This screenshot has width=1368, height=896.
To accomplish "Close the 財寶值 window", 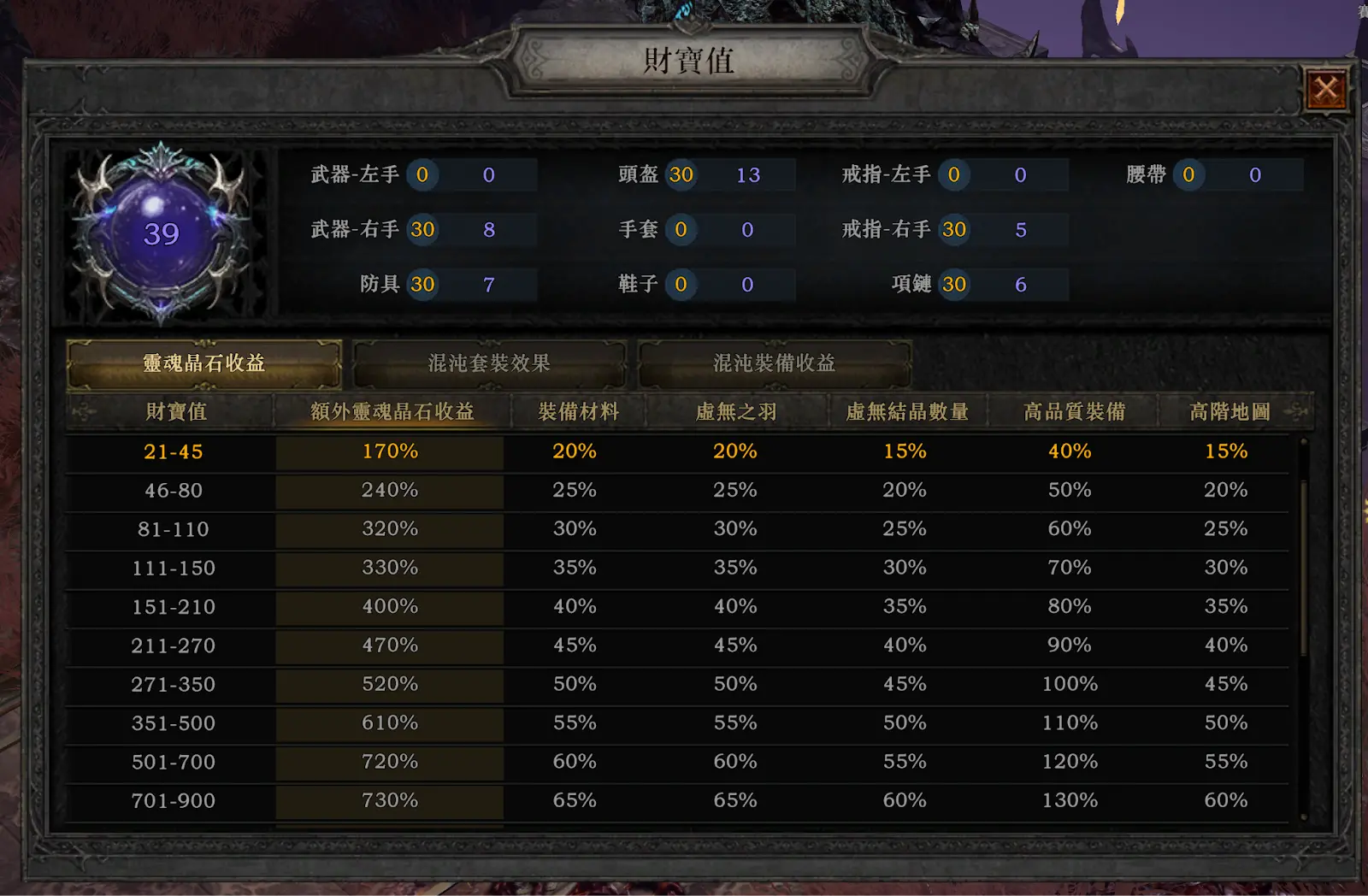I will click(1326, 89).
